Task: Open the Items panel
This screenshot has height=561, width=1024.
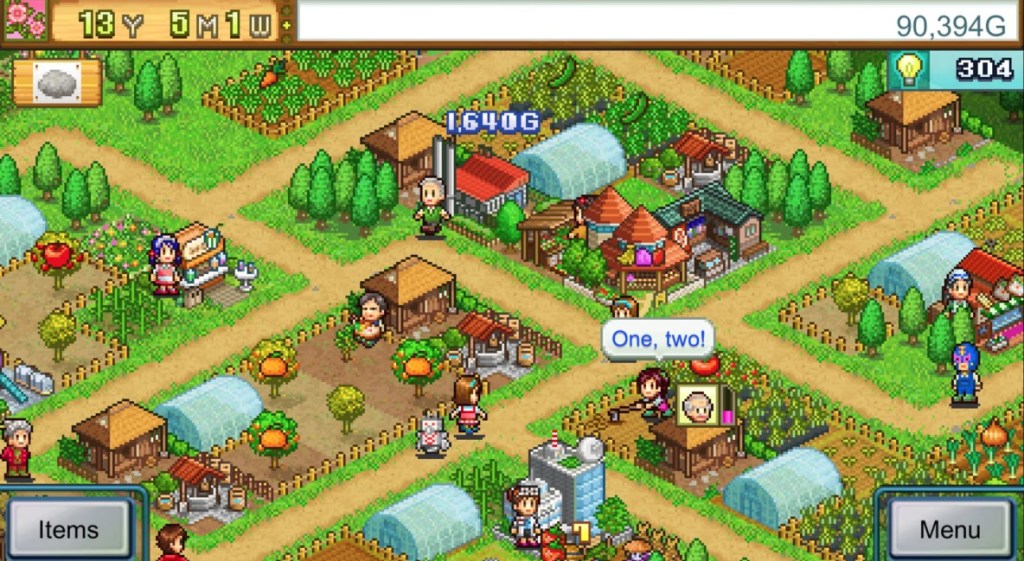Action: (68, 528)
